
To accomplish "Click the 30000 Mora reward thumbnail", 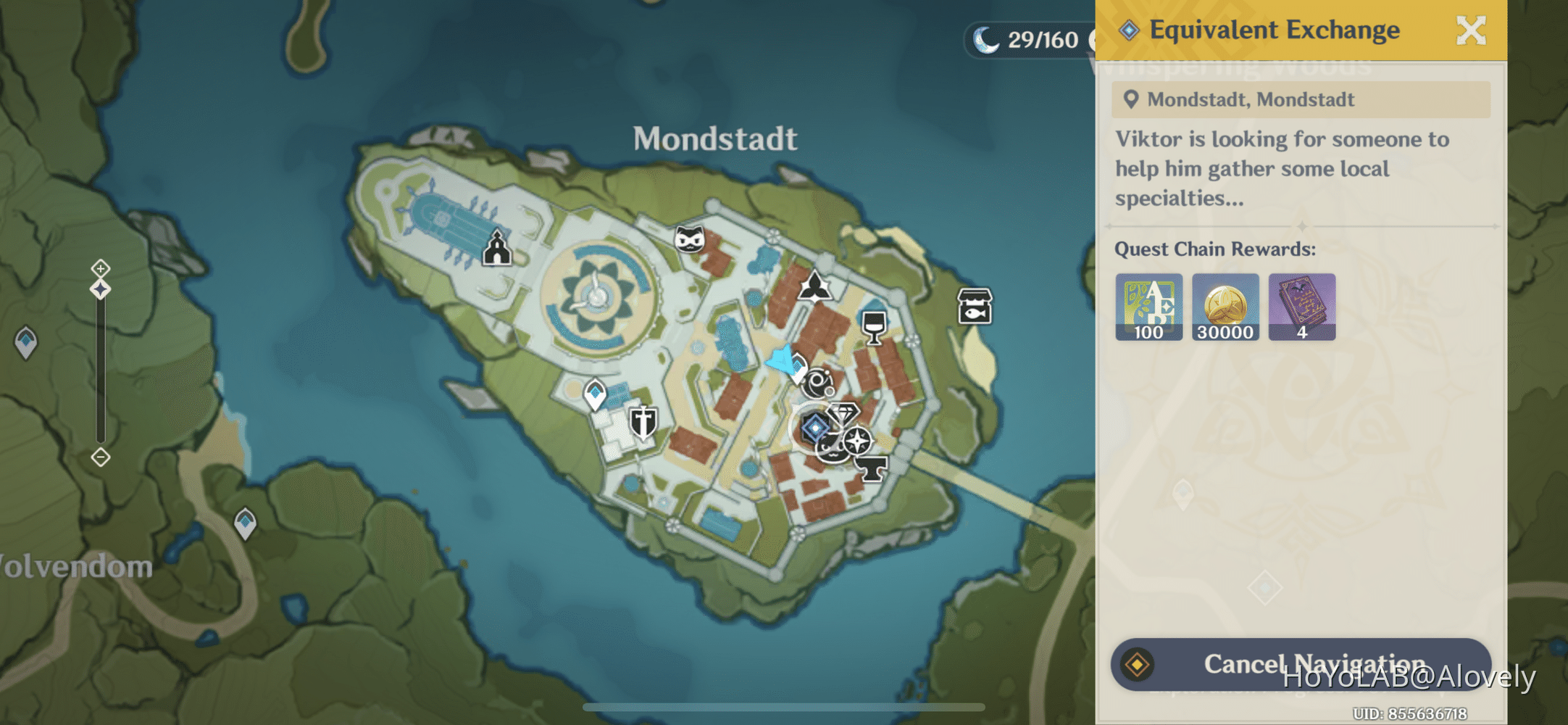I will pyautogui.click(x=1225, y=306).
